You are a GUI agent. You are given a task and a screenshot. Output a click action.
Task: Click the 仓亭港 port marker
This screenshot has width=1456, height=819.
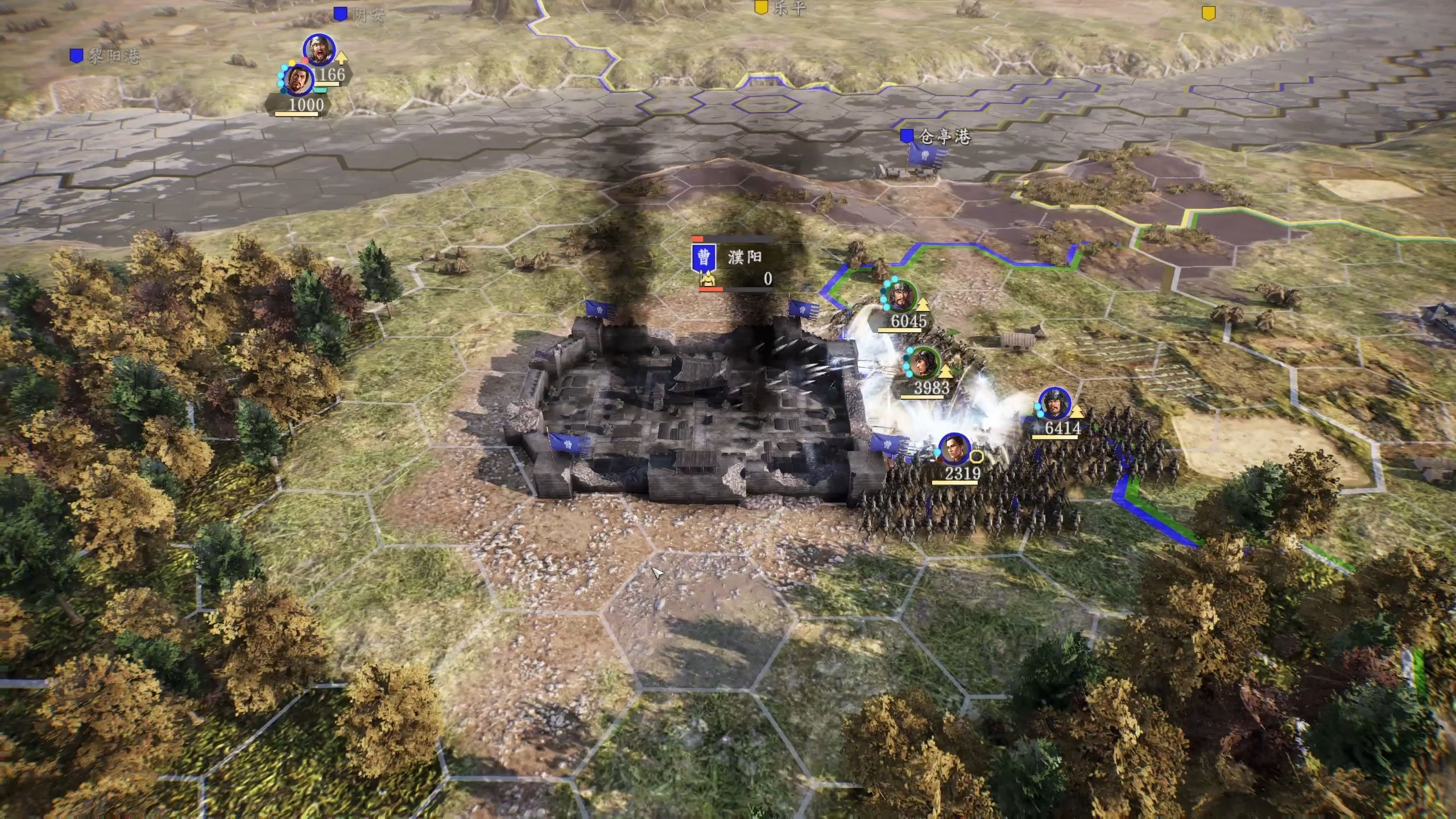[907, 136]
